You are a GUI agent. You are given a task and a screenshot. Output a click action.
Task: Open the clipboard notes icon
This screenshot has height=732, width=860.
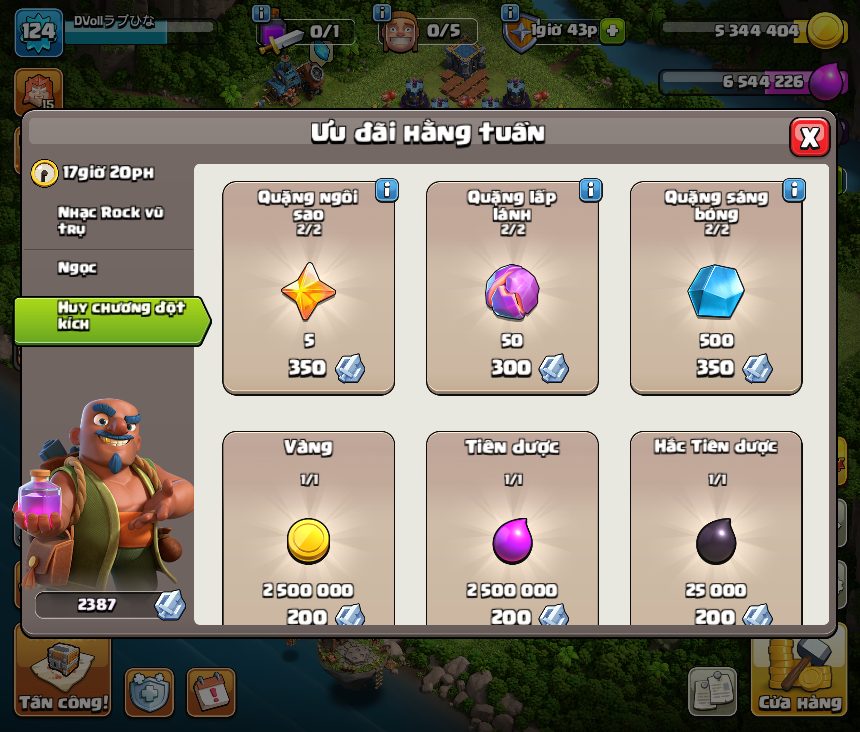coord(712,692)
